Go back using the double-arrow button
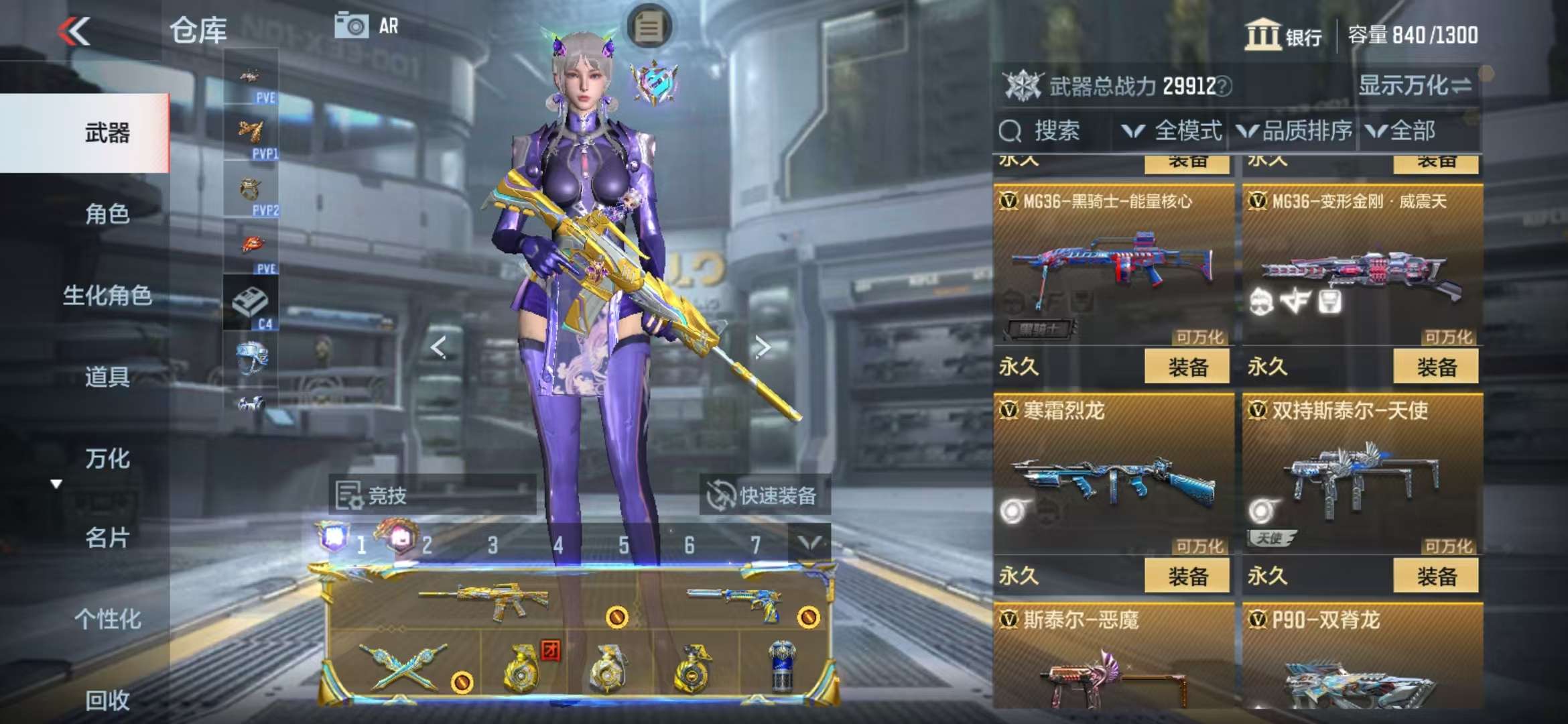 [74, 32]
